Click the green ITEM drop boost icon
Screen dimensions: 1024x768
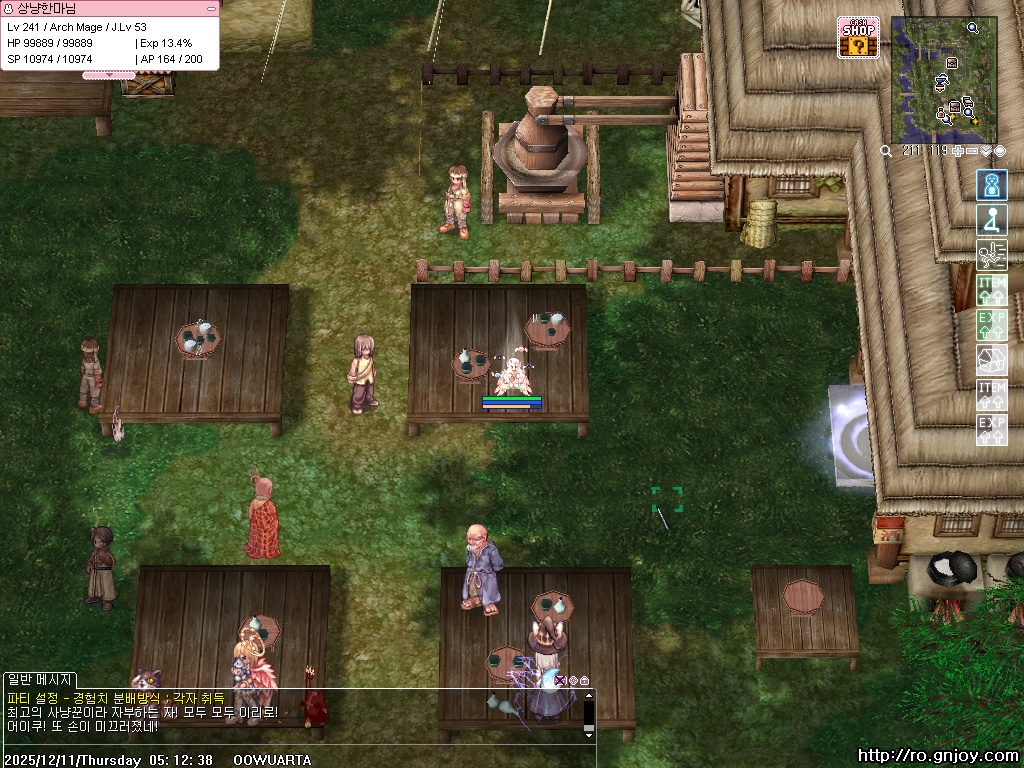point(992,290)
